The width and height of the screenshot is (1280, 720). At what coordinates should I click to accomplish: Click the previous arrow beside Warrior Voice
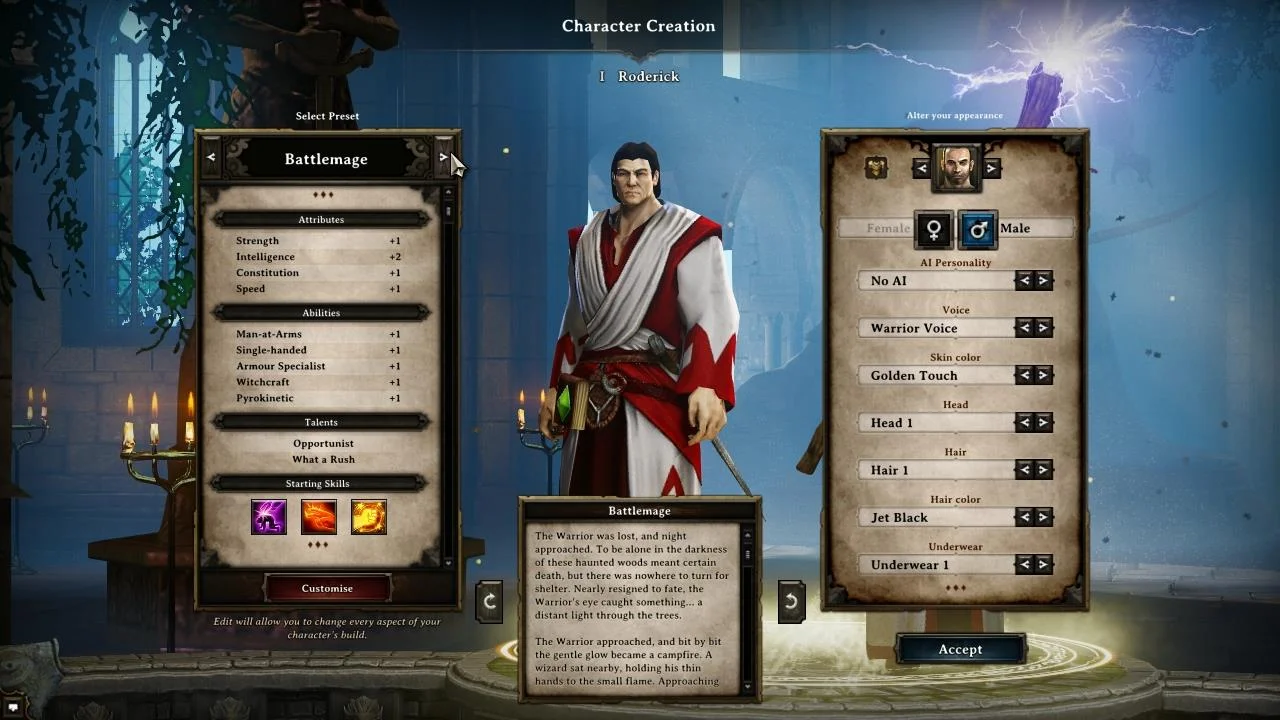1026,328
